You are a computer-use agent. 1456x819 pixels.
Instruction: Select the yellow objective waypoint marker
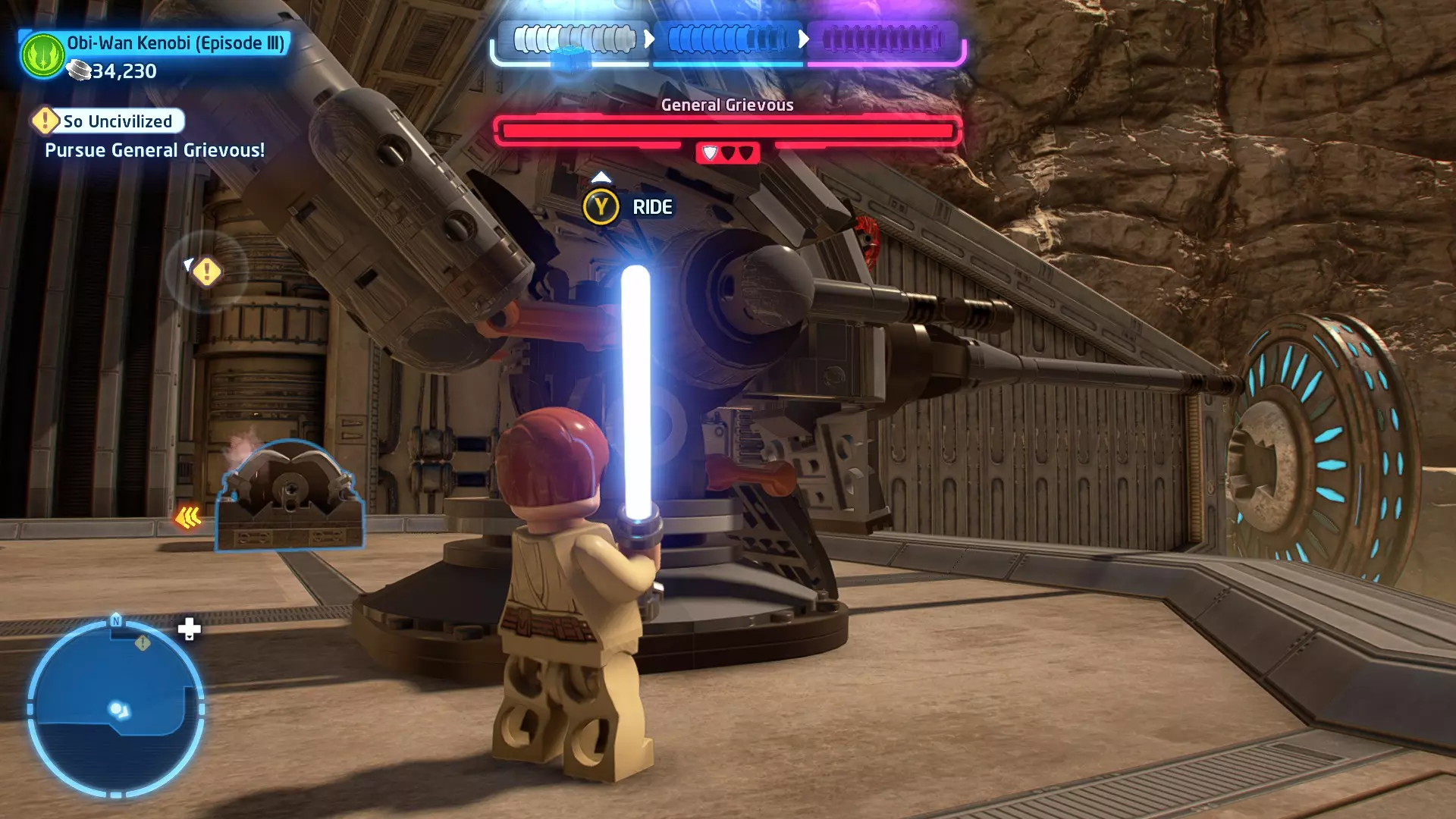[206, 271]
